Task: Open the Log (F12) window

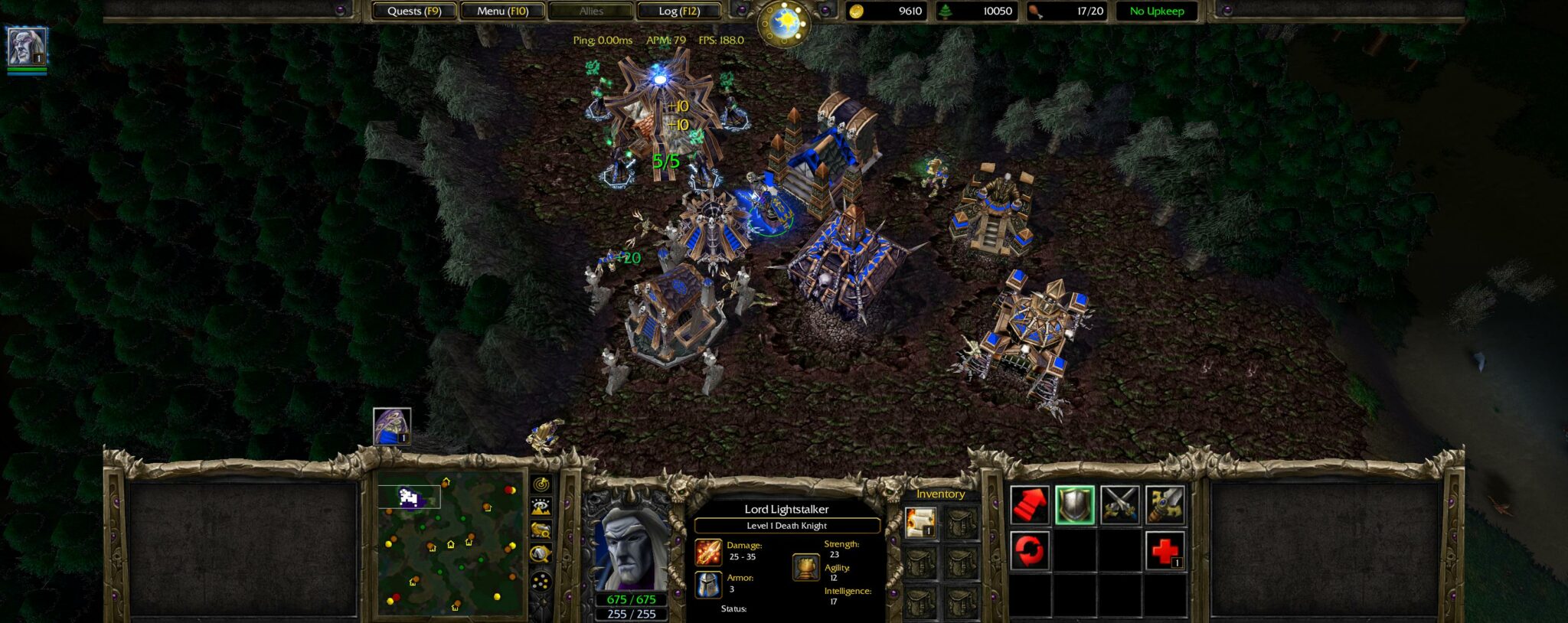Action: coord(677,11)
